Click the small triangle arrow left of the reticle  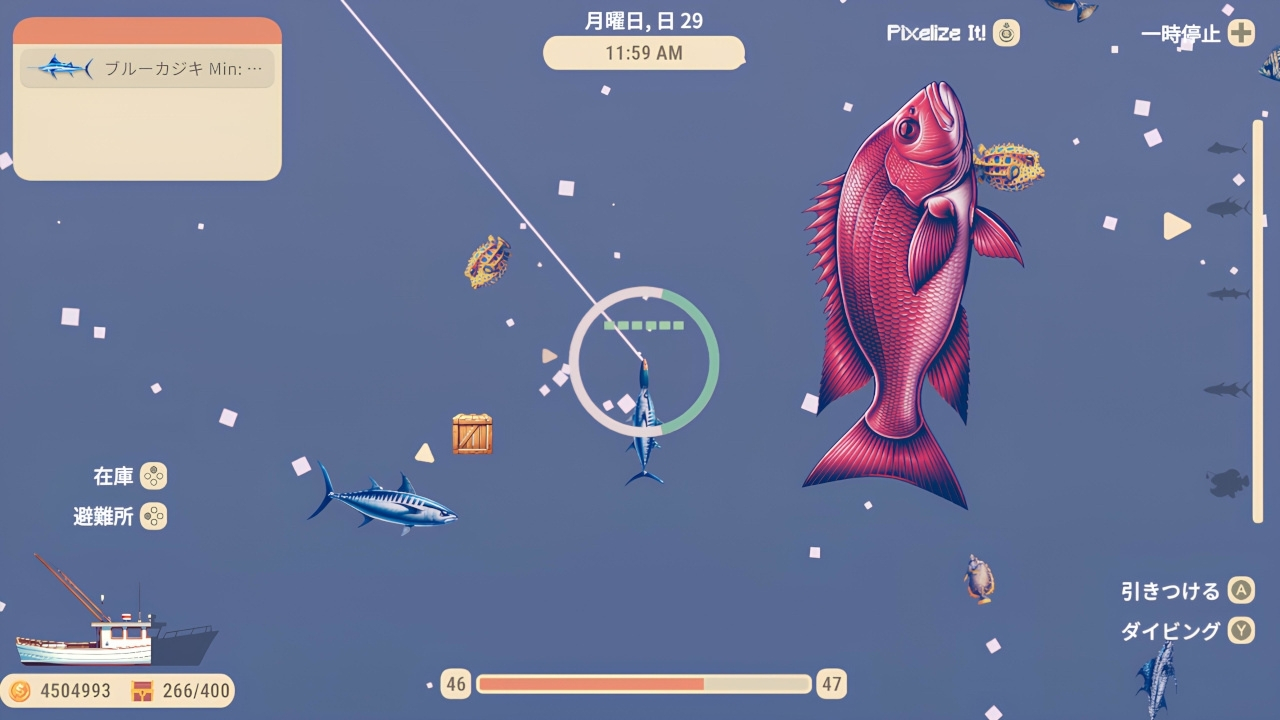click(547, 355)
